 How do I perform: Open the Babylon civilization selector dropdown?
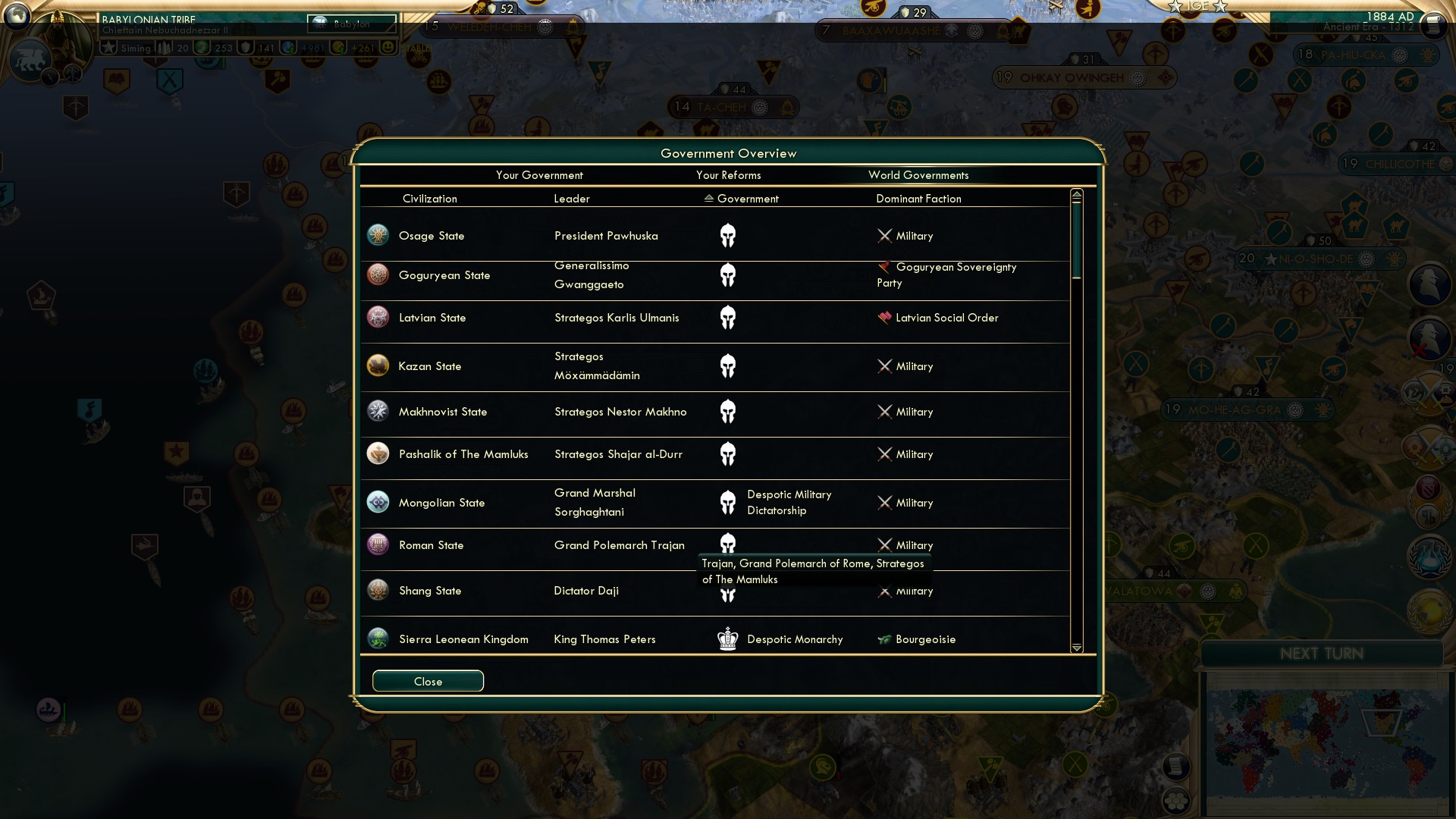(x=353, y=25)
